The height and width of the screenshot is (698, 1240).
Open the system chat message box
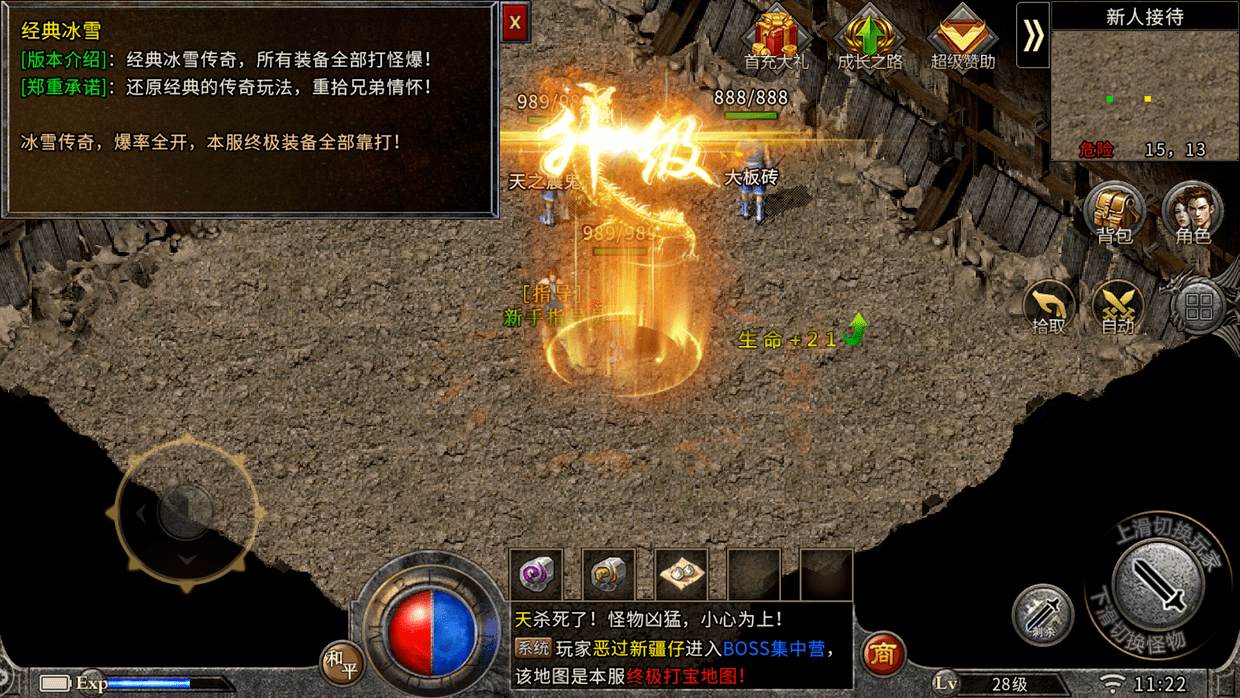click(680, 648)
